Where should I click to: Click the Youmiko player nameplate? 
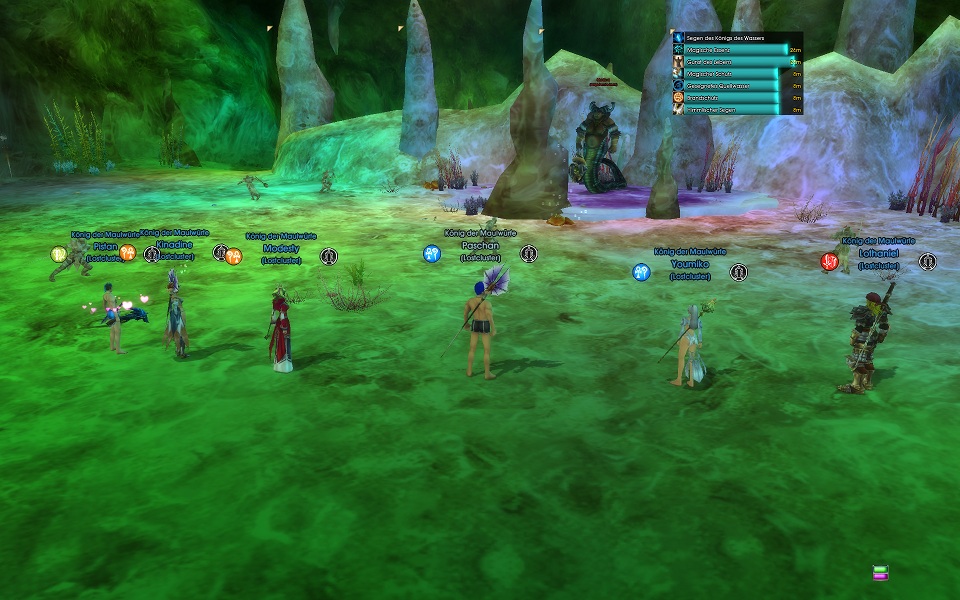[x=690, y=264]
